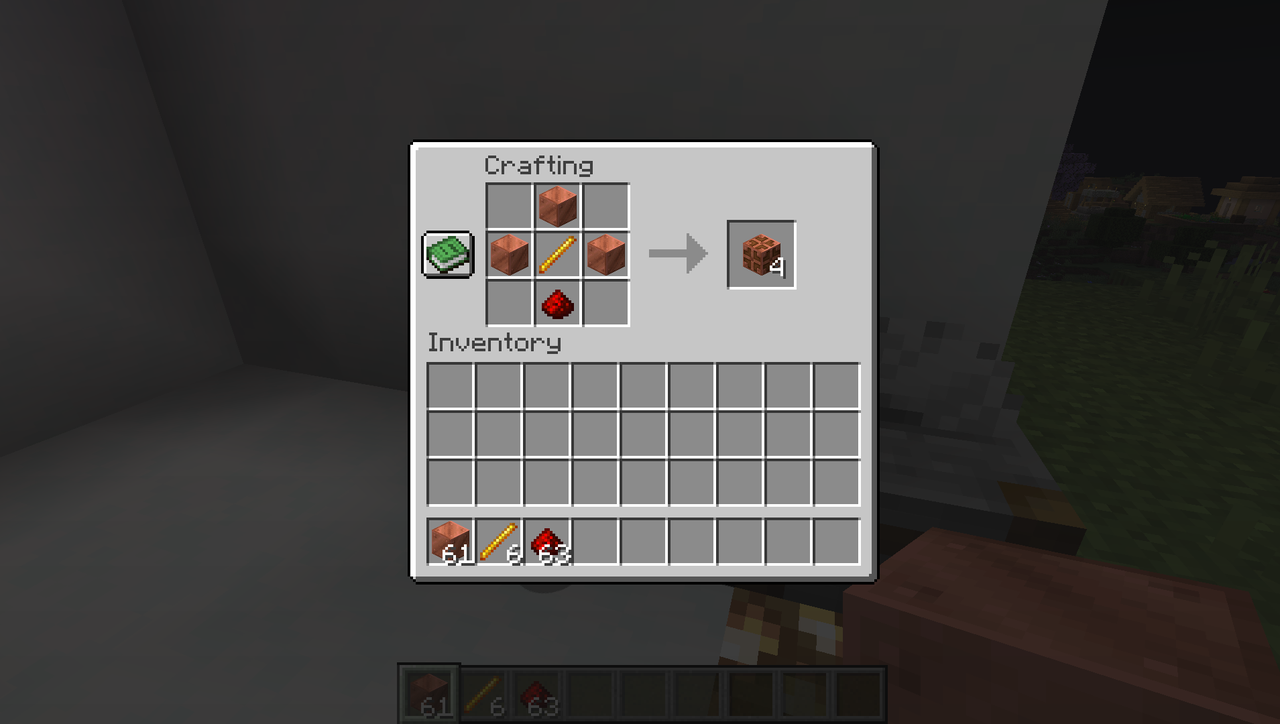This screenshot has width=1280, height=724.
Task: Collect the crafted copper bulbs from the output slot
Action: pyautogui.click(x=760, y=253)
